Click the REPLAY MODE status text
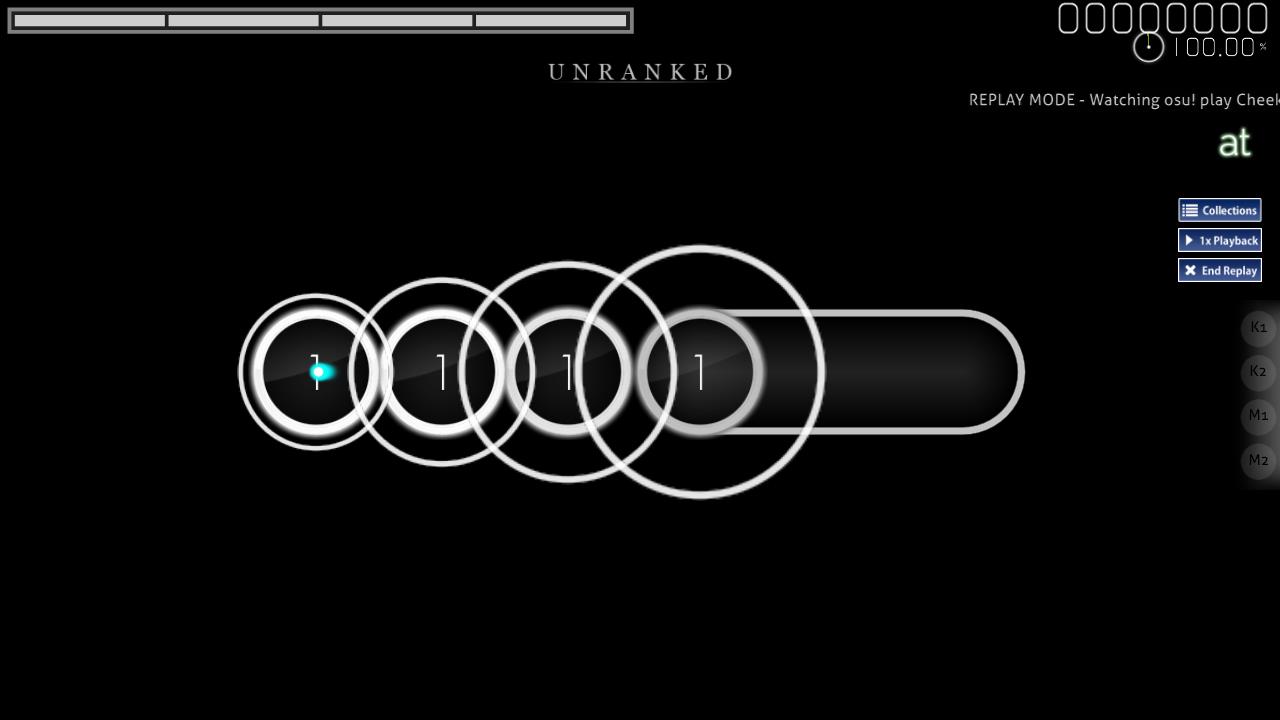Screen dimensions: 1280x720 (1120, 100)
